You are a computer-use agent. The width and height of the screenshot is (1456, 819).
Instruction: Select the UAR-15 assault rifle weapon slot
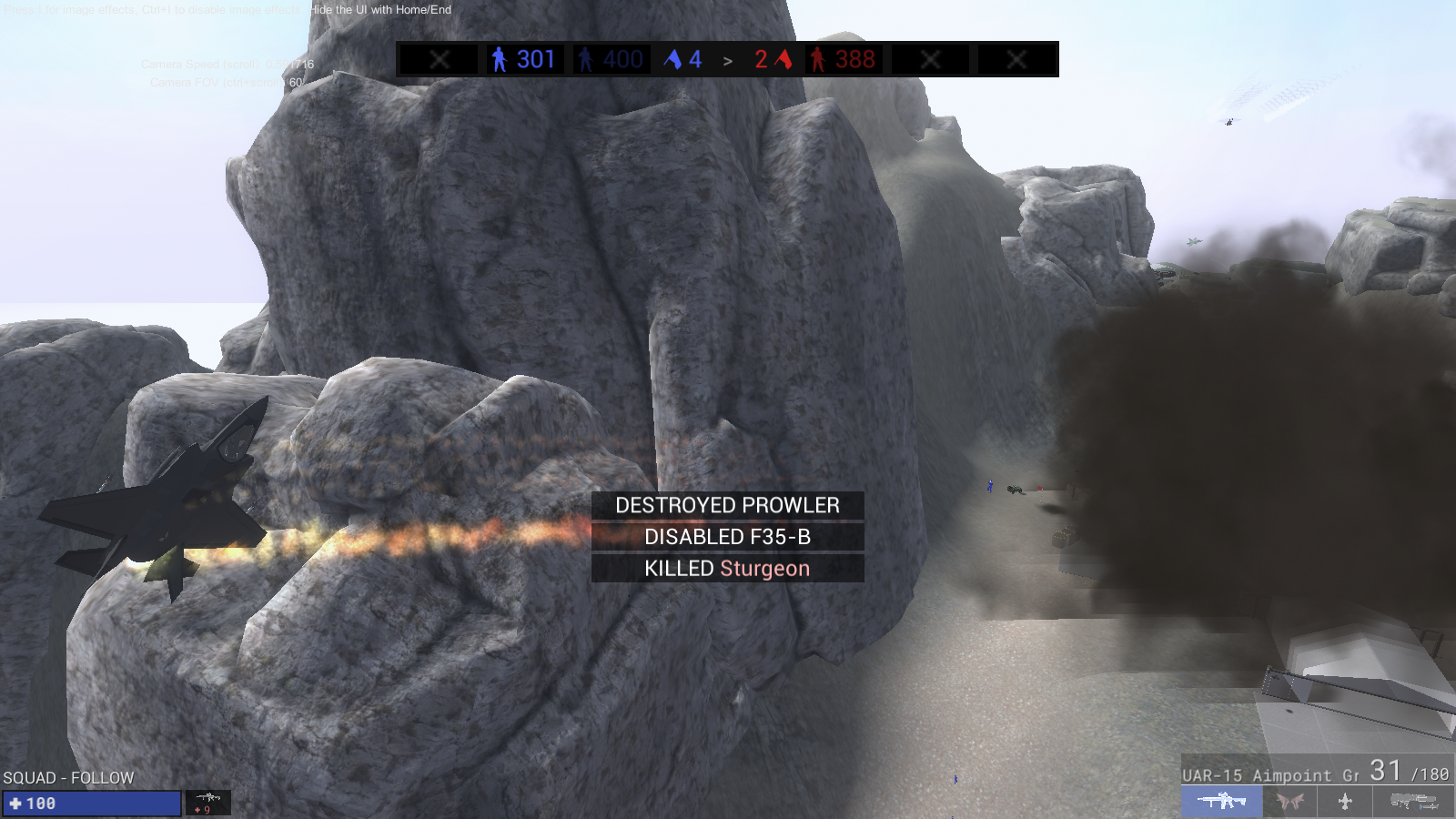[x=1221, y=801]
